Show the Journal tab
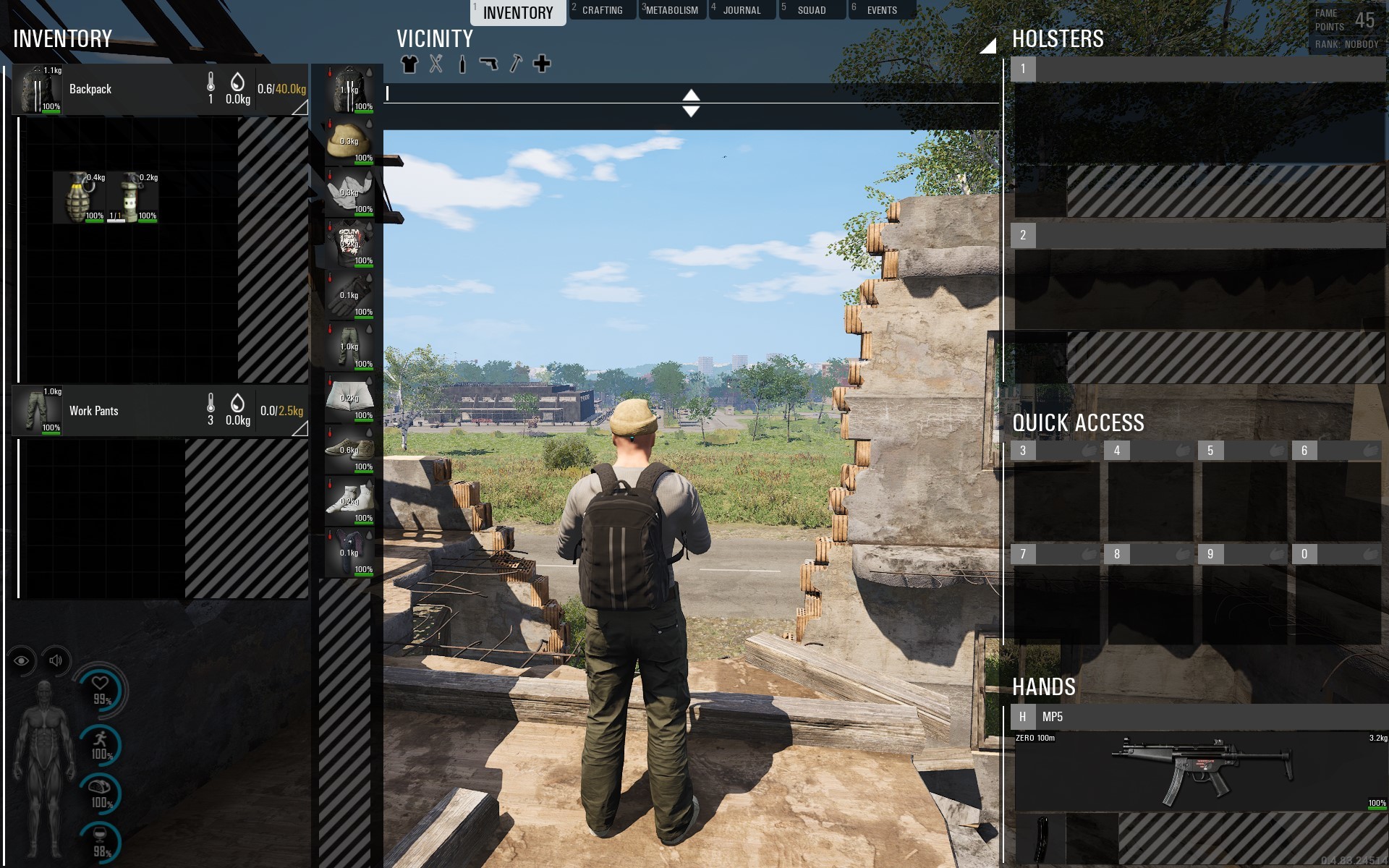This screenshot has height=868, width=1389. click(742, 10)
